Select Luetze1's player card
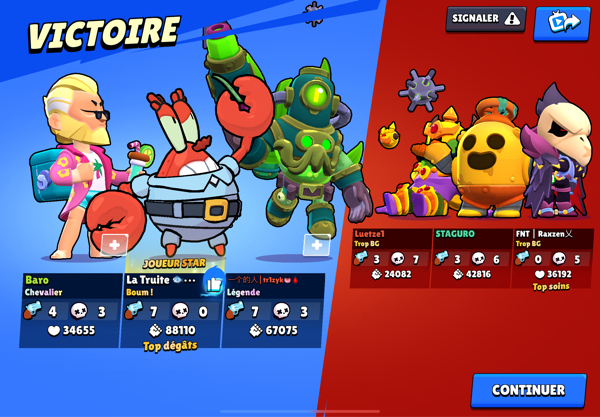600x417 pixels. [x=390, y=258]
